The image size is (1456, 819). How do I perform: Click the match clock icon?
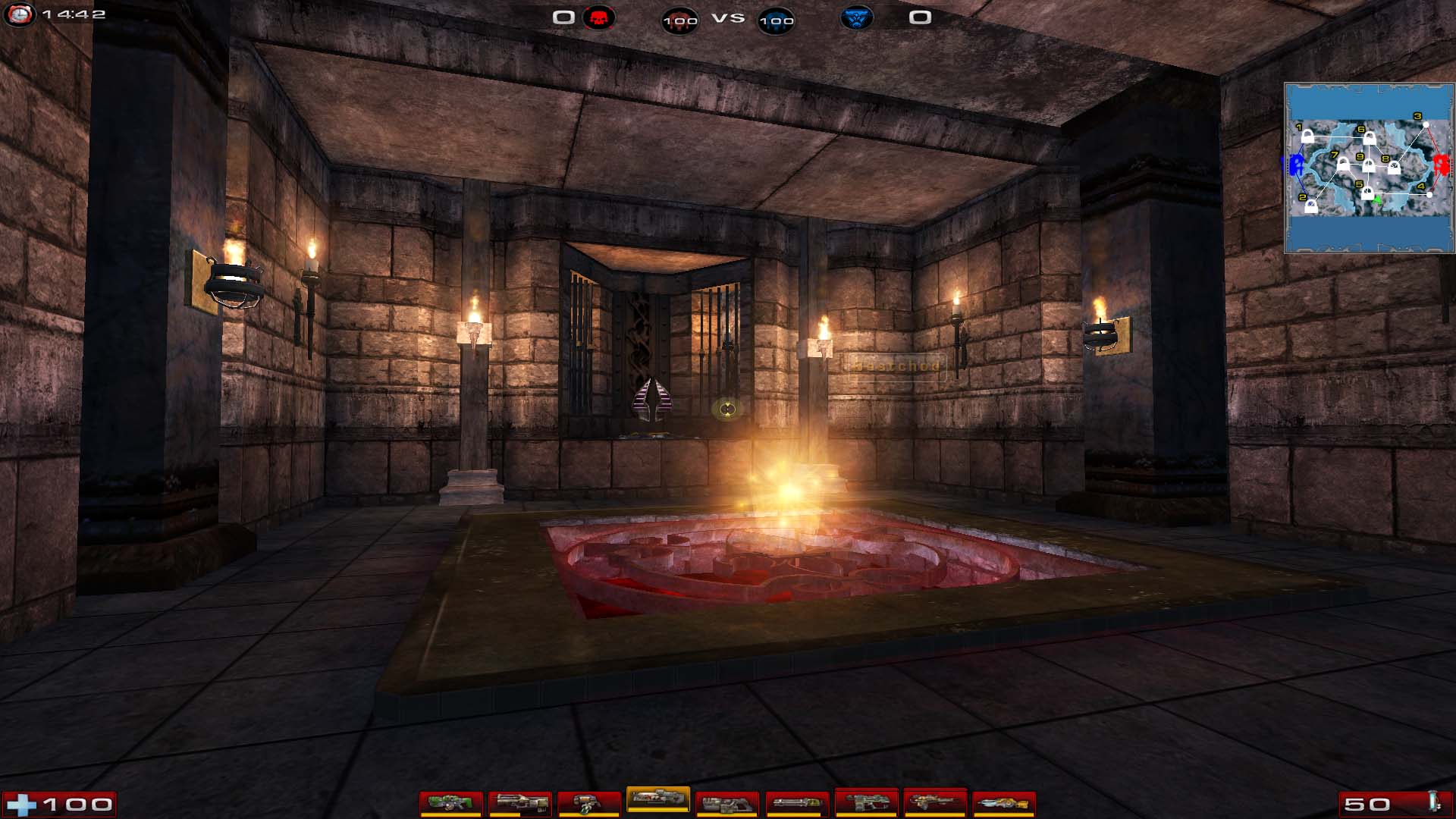19,14
